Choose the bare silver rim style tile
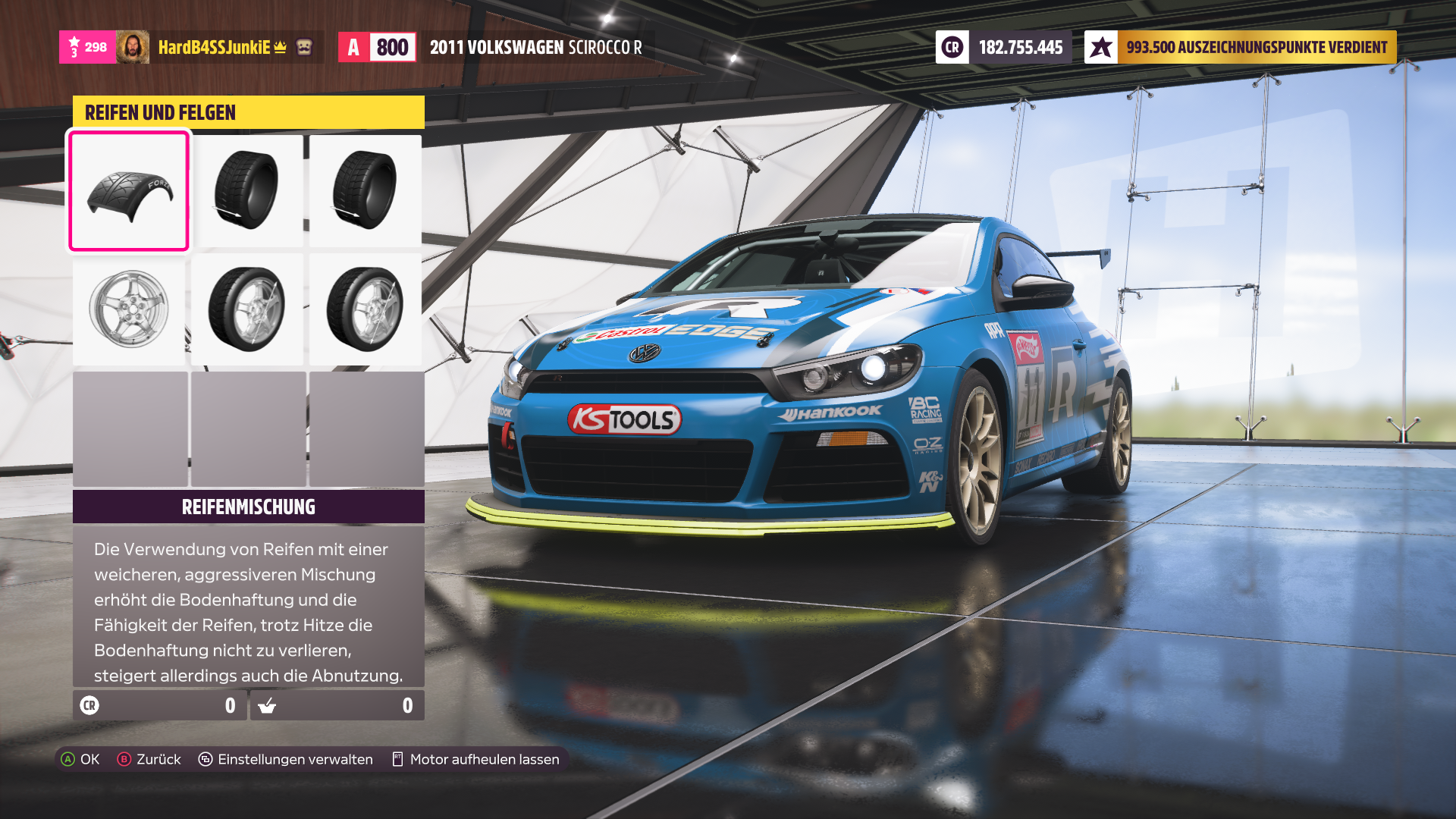This screenshot has width=1456, height=819. tap(129, 309)
